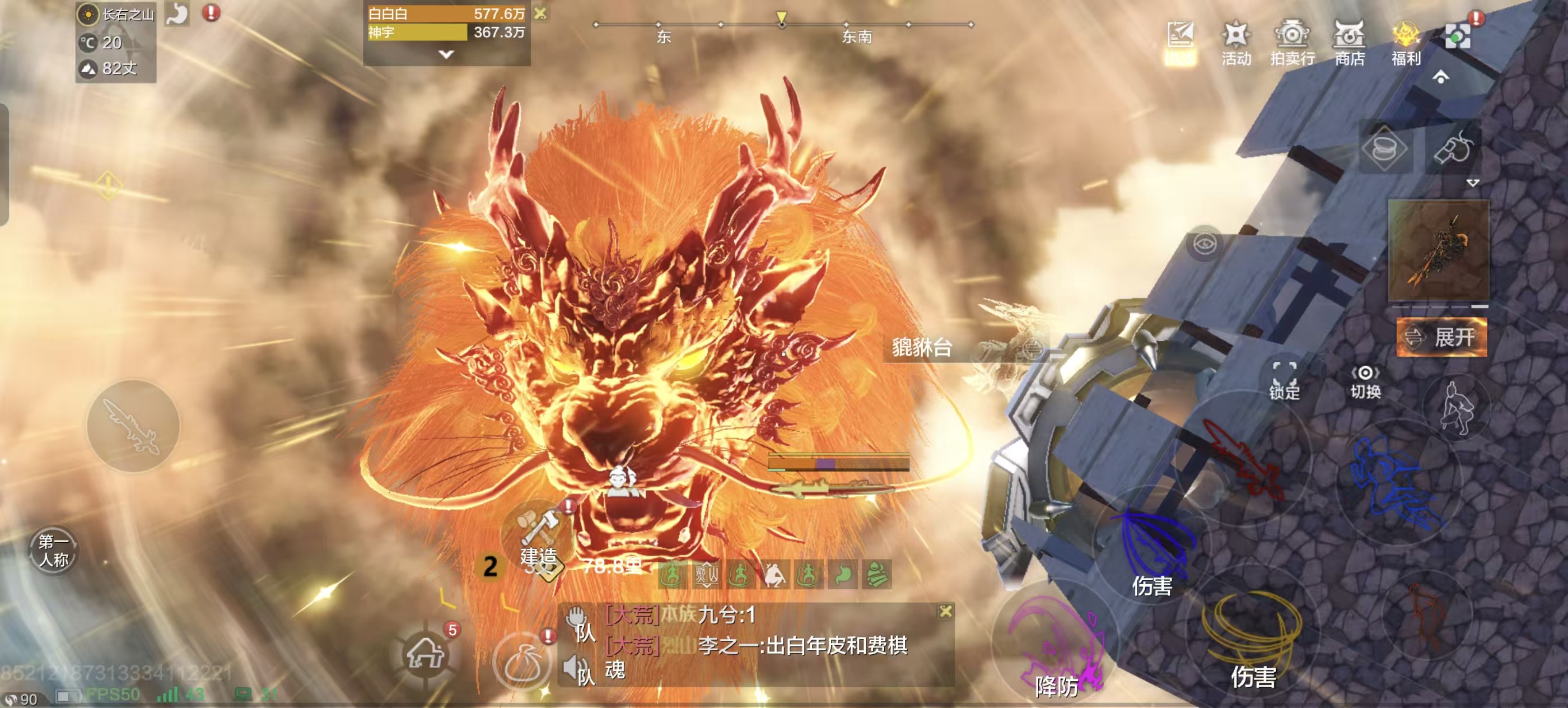Collapse the top menu with up arrow
The height and width of the screenshot is (708, 1568).
tap(1440, 77)
